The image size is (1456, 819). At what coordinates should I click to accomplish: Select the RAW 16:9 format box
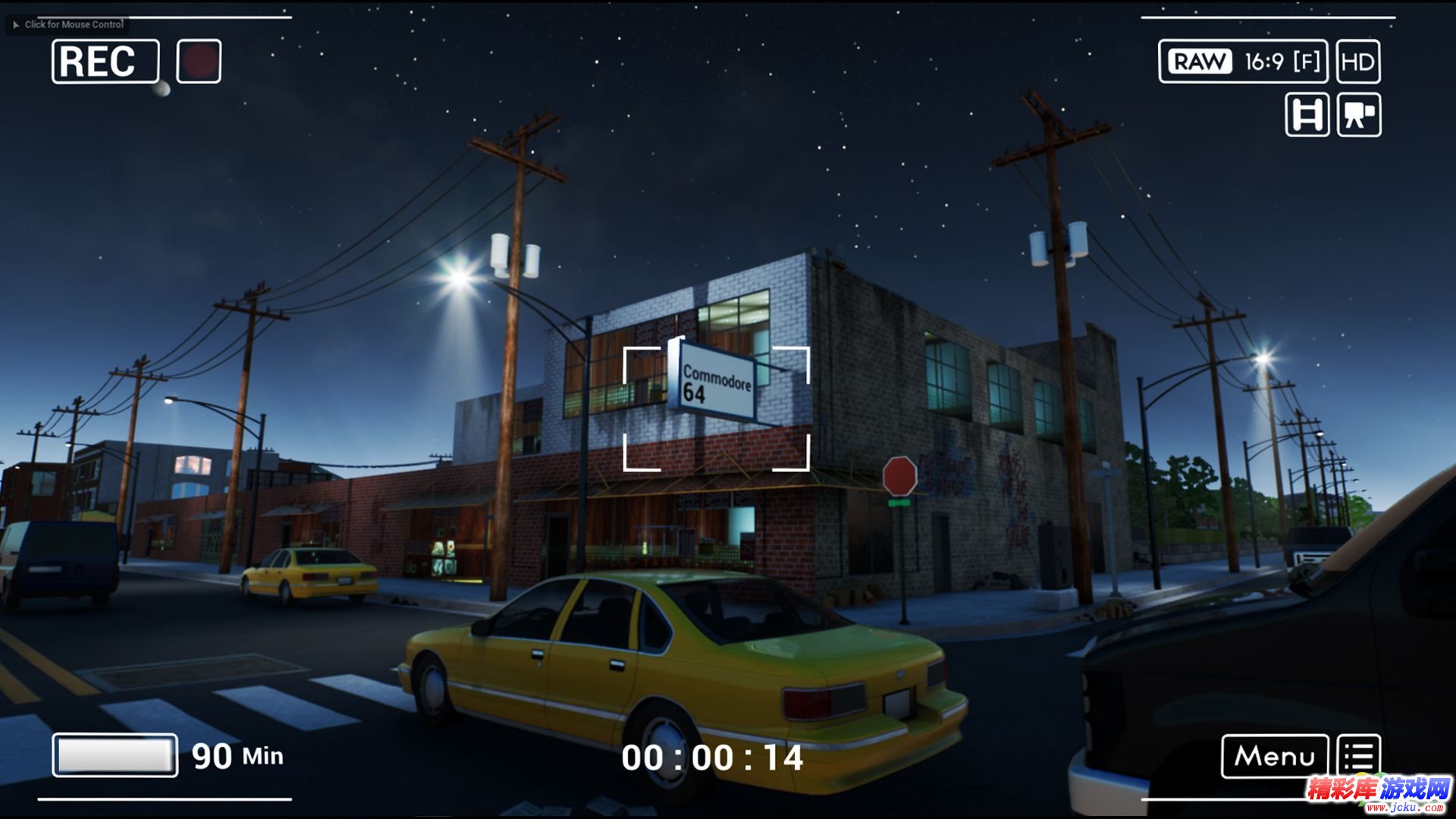(1242, 61)
